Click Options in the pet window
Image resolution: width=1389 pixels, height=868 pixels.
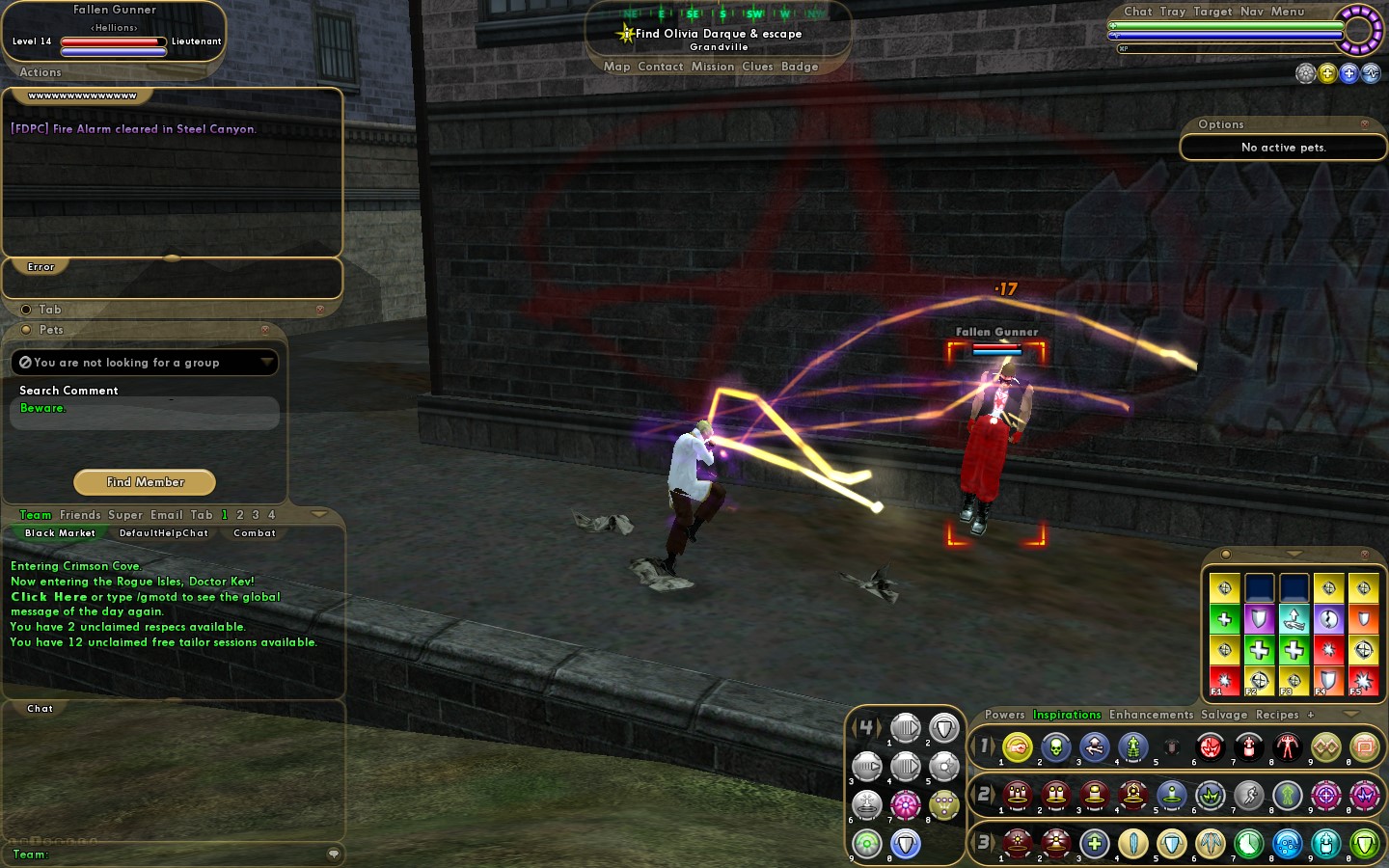(x=1220, y=124)
